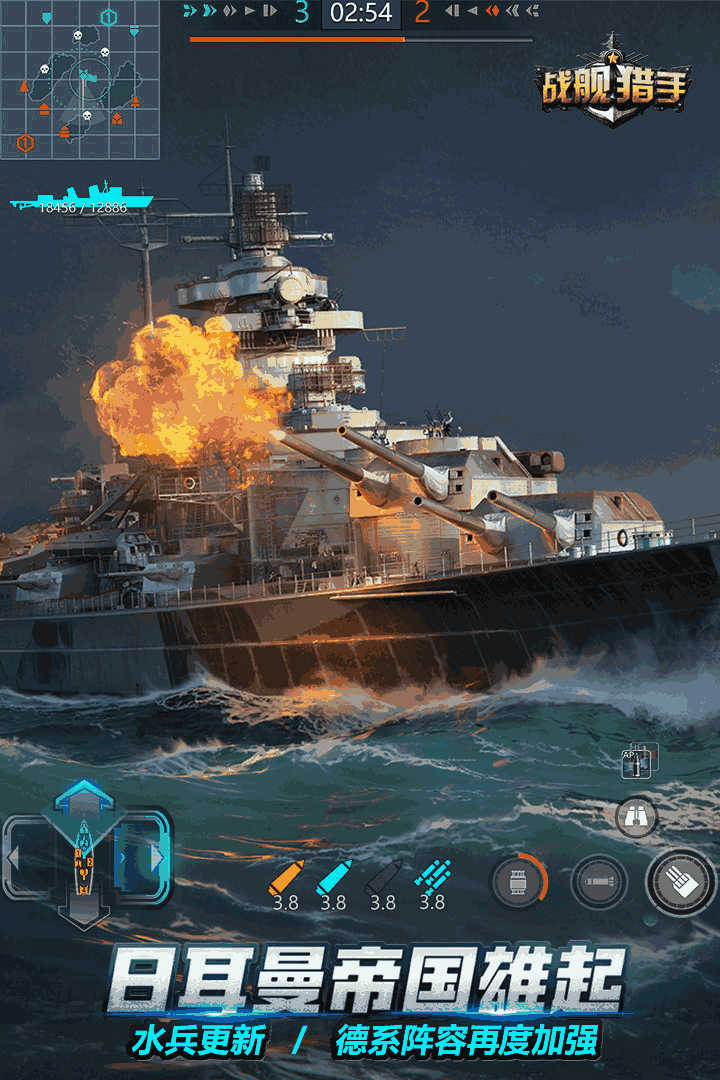The image size is (720, 1080).
Task: Select the cyan shell ammo type
Action: click(333, 877)
